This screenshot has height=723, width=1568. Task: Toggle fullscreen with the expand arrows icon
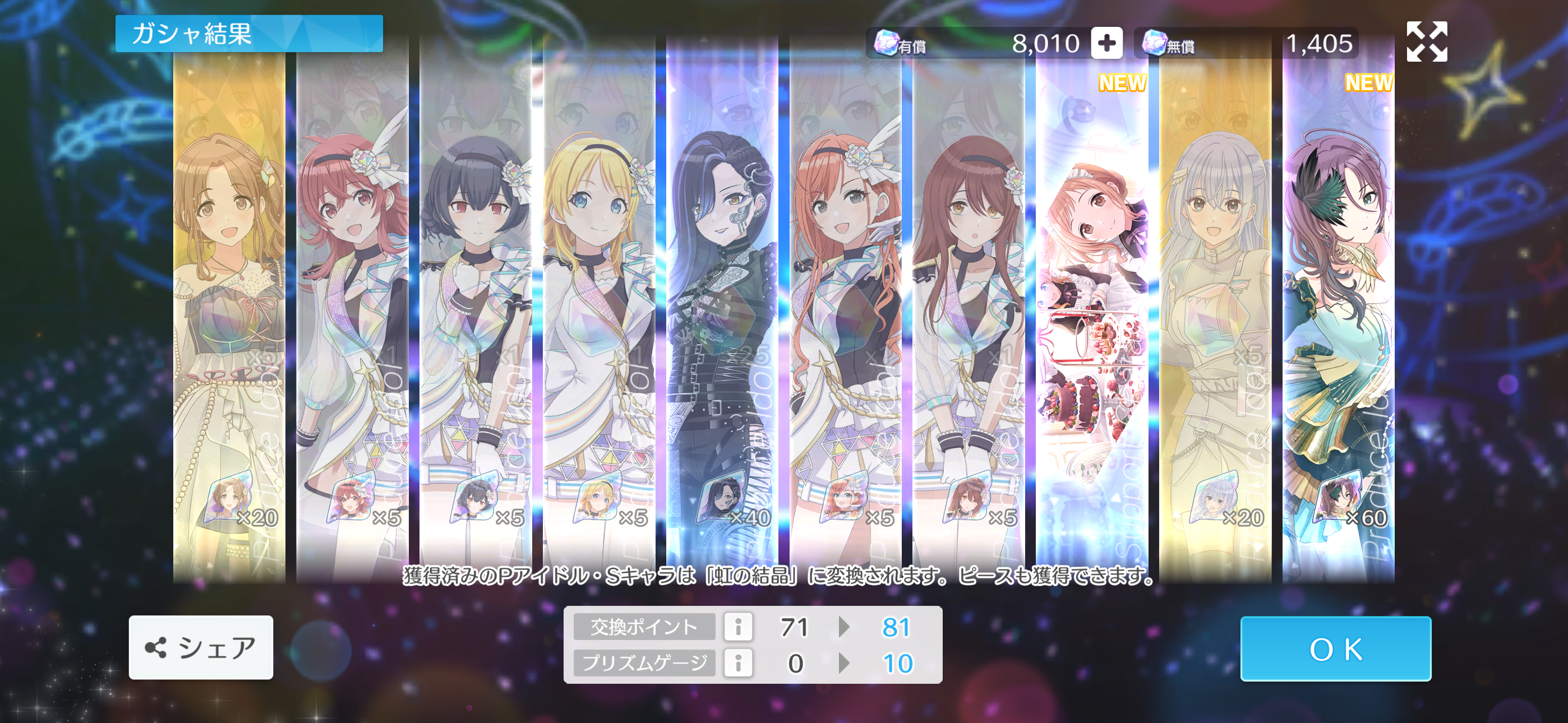tap(1427, 41)
